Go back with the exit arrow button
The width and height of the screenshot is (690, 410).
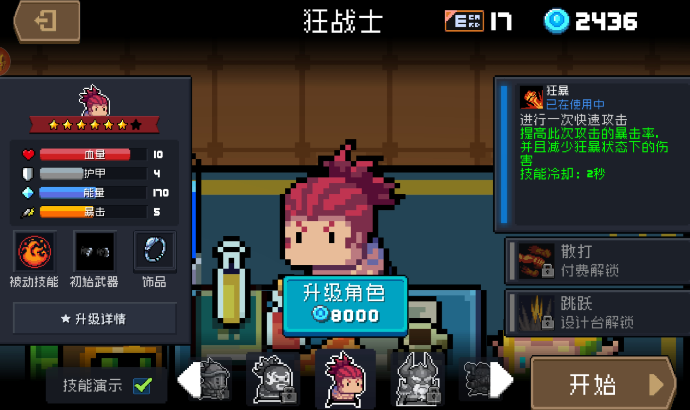click(x=46, y=21)
